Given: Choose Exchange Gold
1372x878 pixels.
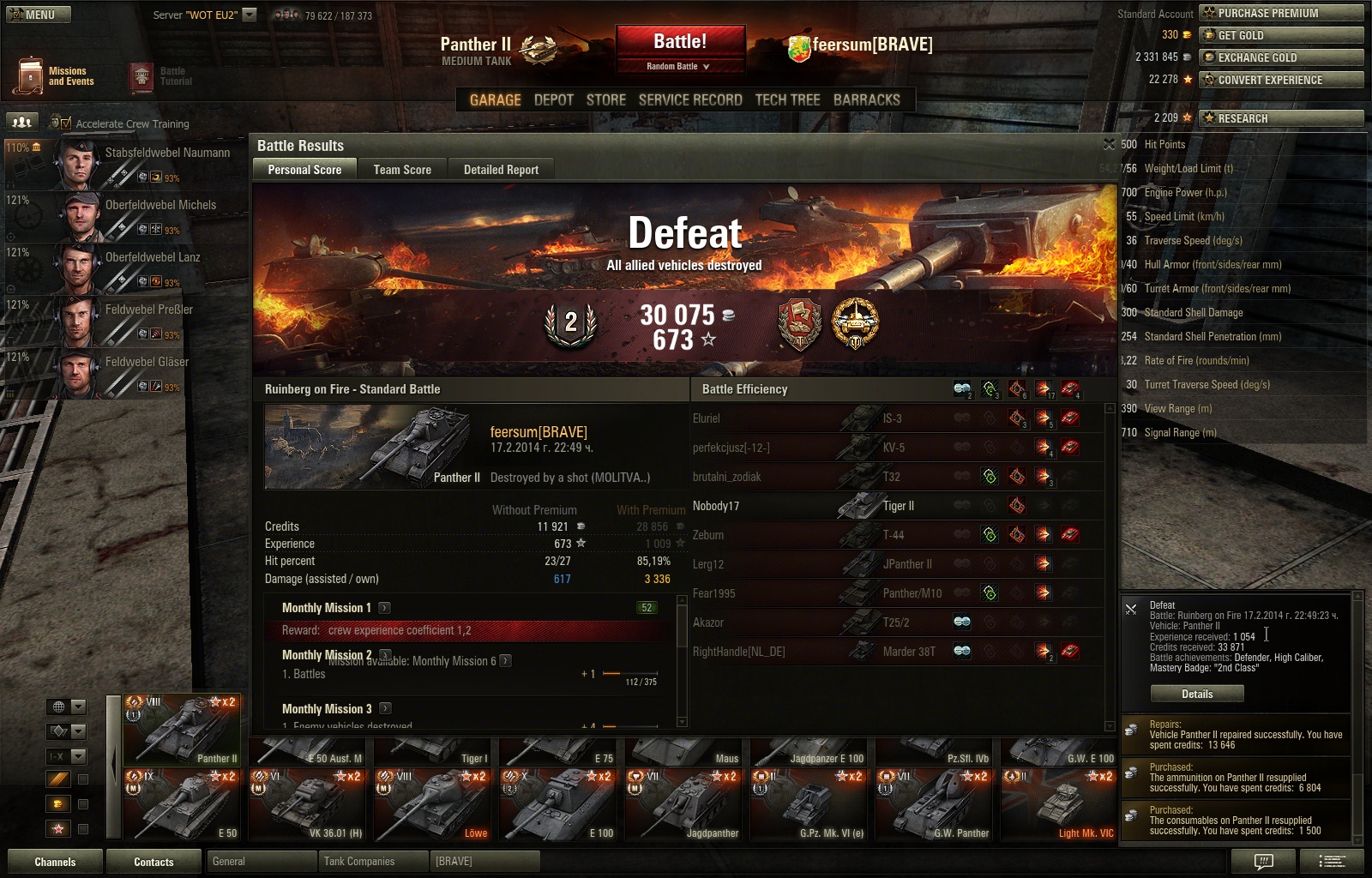Looking at the screenshot, I should coord(1281,57).
